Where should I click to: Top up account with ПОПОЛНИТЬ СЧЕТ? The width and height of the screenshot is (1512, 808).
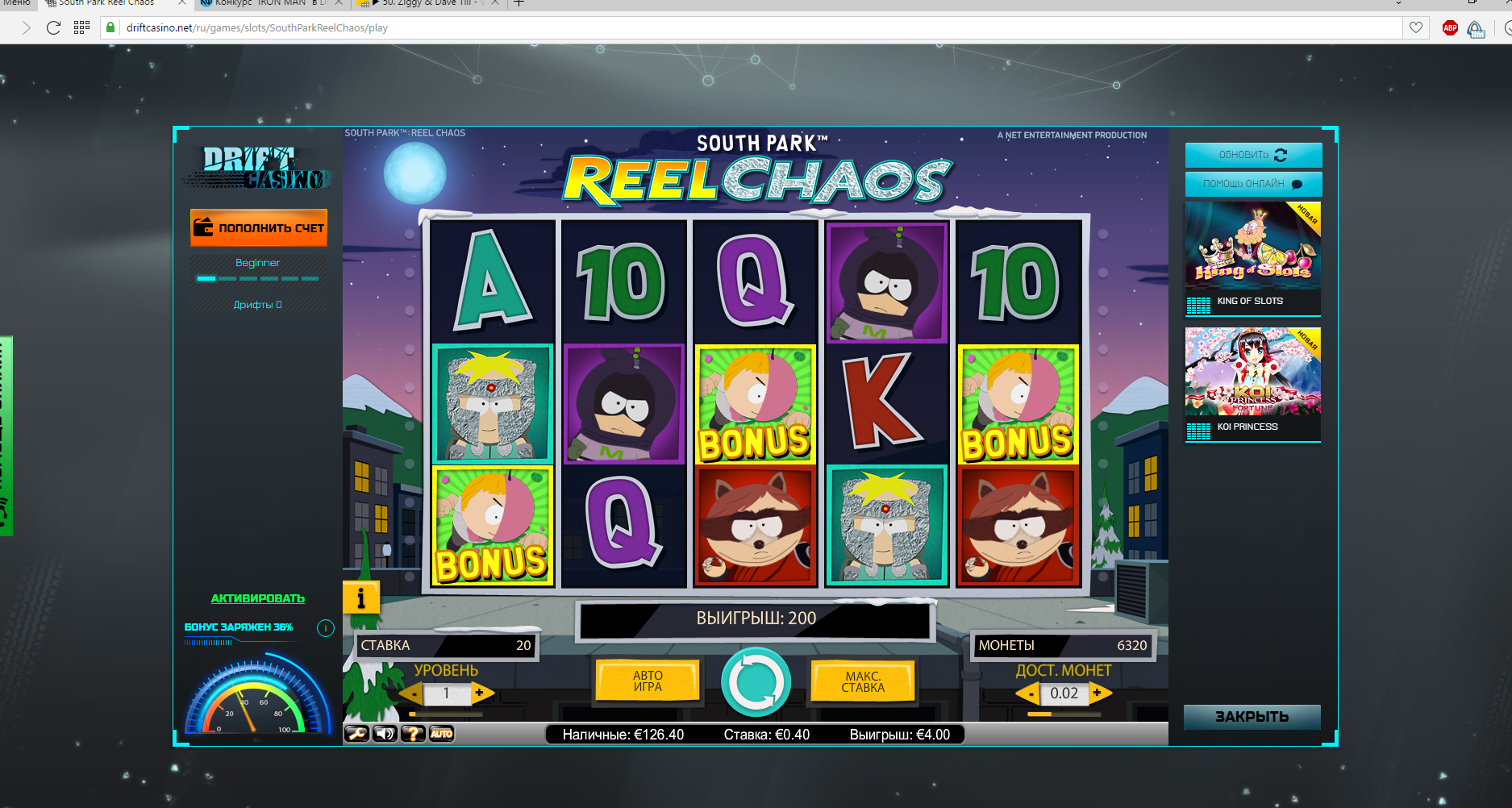(259, 228)
